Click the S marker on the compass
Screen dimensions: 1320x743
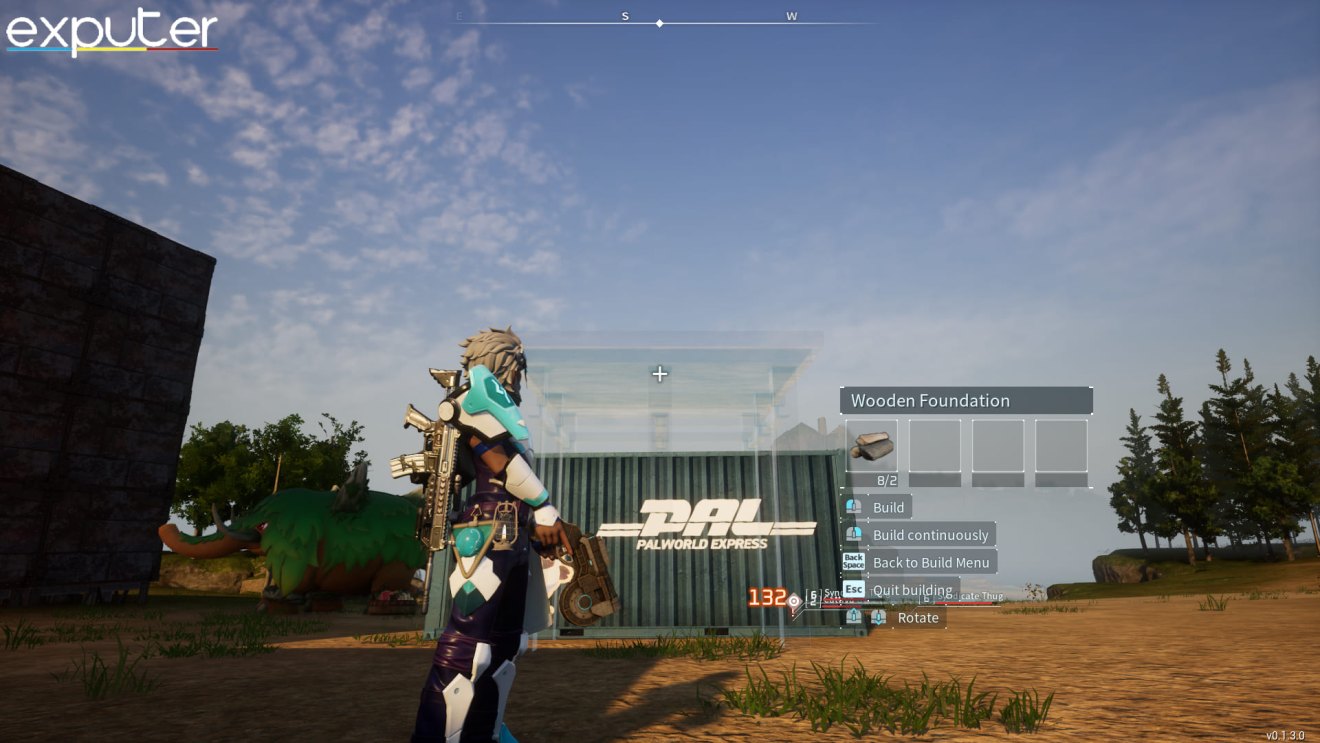click(x=625, y=16)
